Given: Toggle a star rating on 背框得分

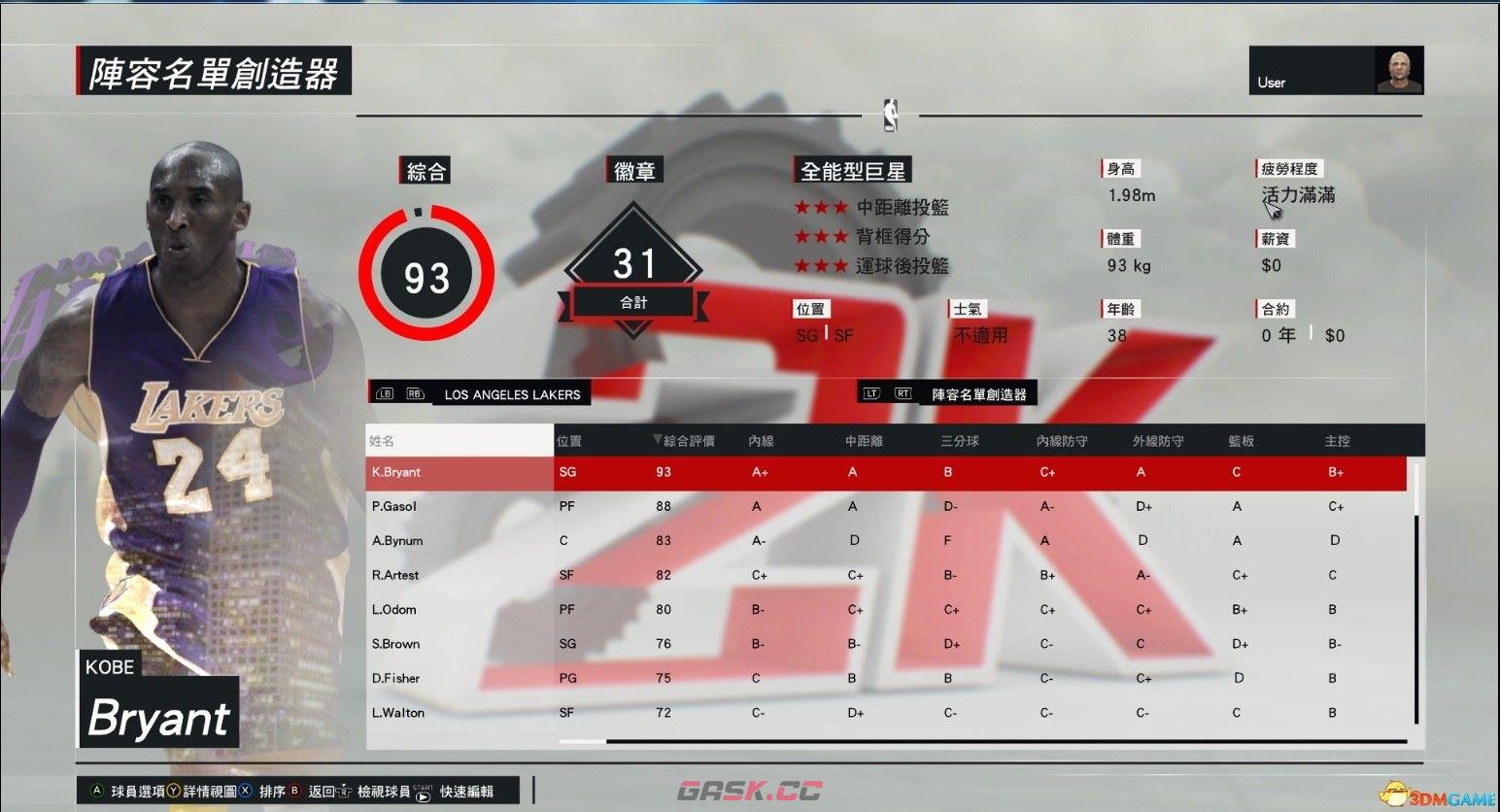Looking at the screenshot, I should pos(823,236).
